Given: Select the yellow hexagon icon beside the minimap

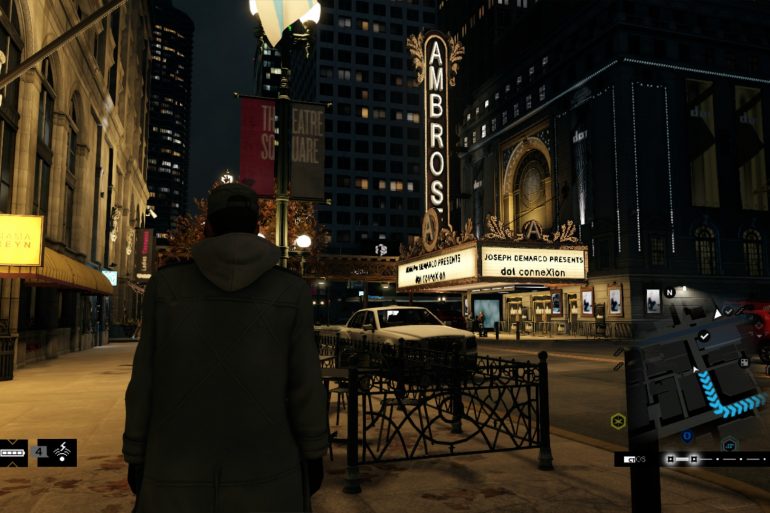Looking at the screenshot, I should pyautogui.click(x=618, y=421).
